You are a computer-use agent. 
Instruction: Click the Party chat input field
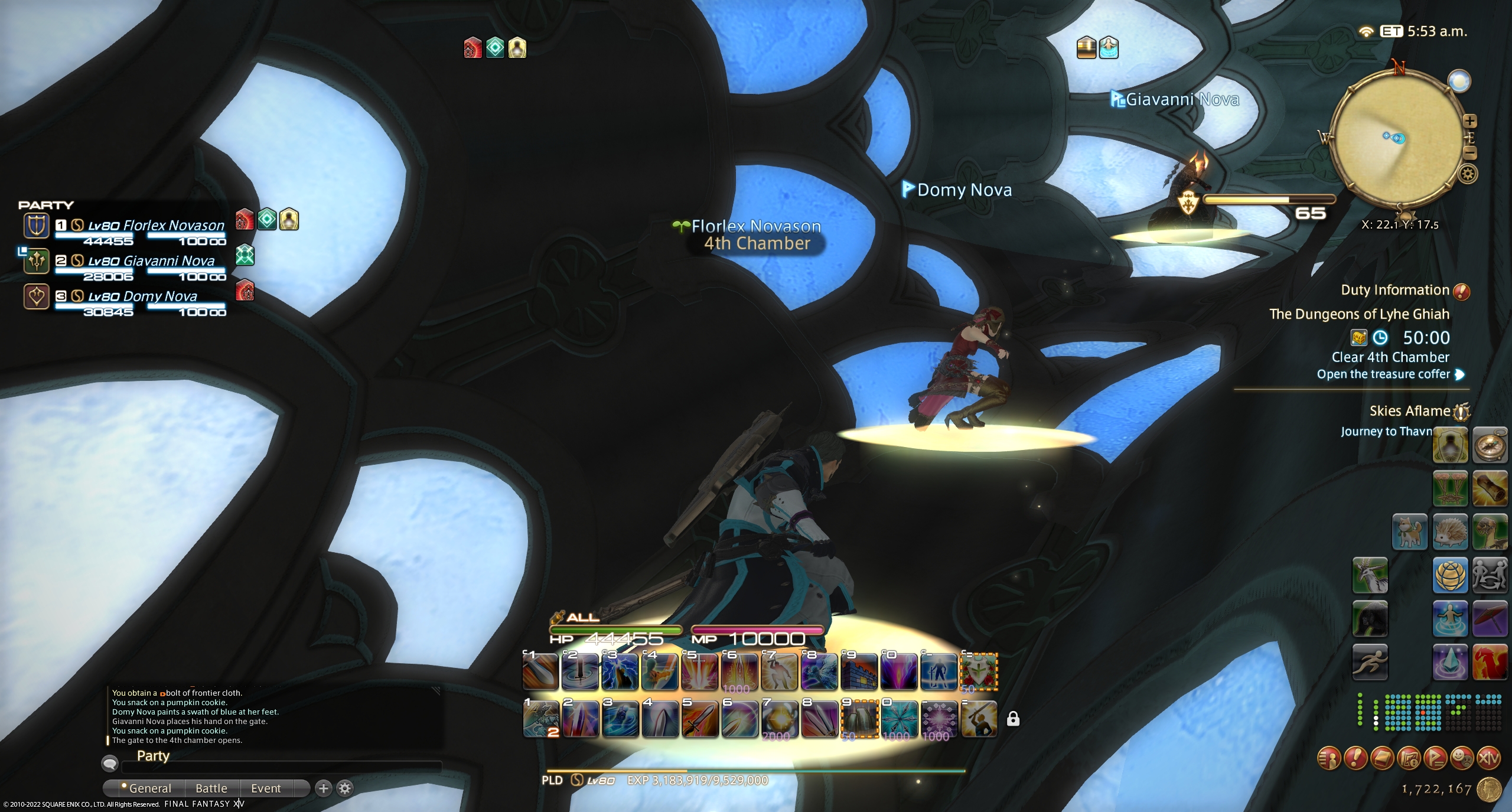[x=281, y=767]
